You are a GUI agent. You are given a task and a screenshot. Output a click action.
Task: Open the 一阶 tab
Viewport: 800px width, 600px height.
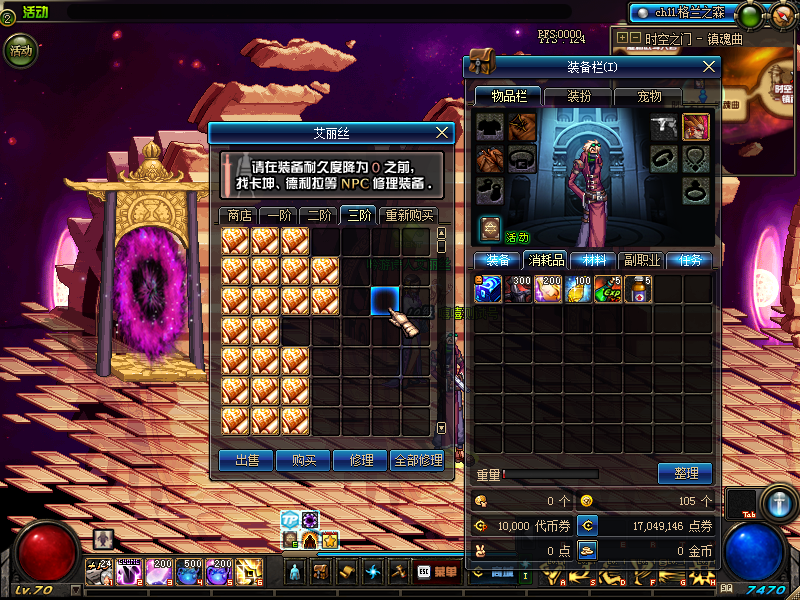tap(279, 215)
